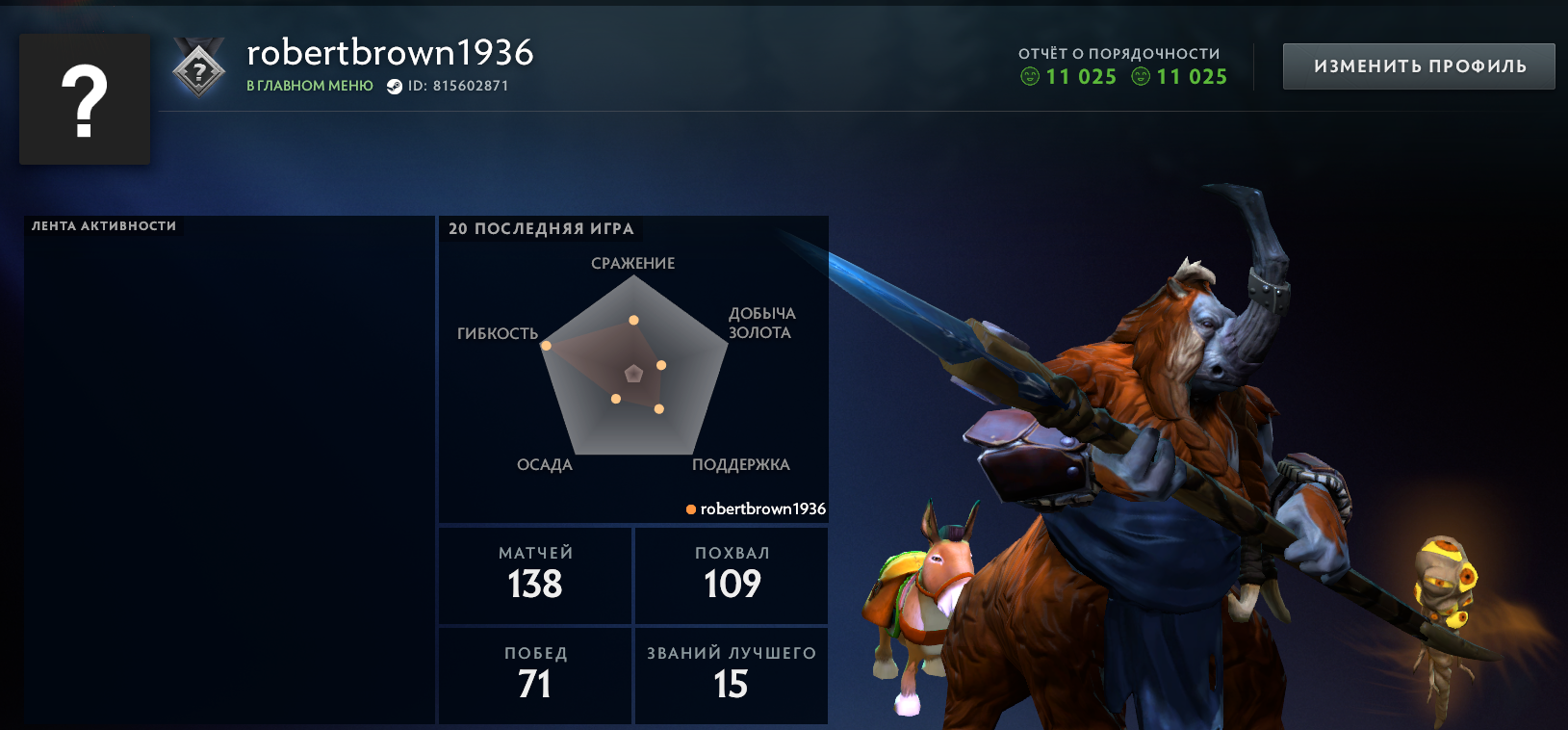
Task: Click the МАТЧЕЙ tile showing 138
Action: click(x=535, y=574)
